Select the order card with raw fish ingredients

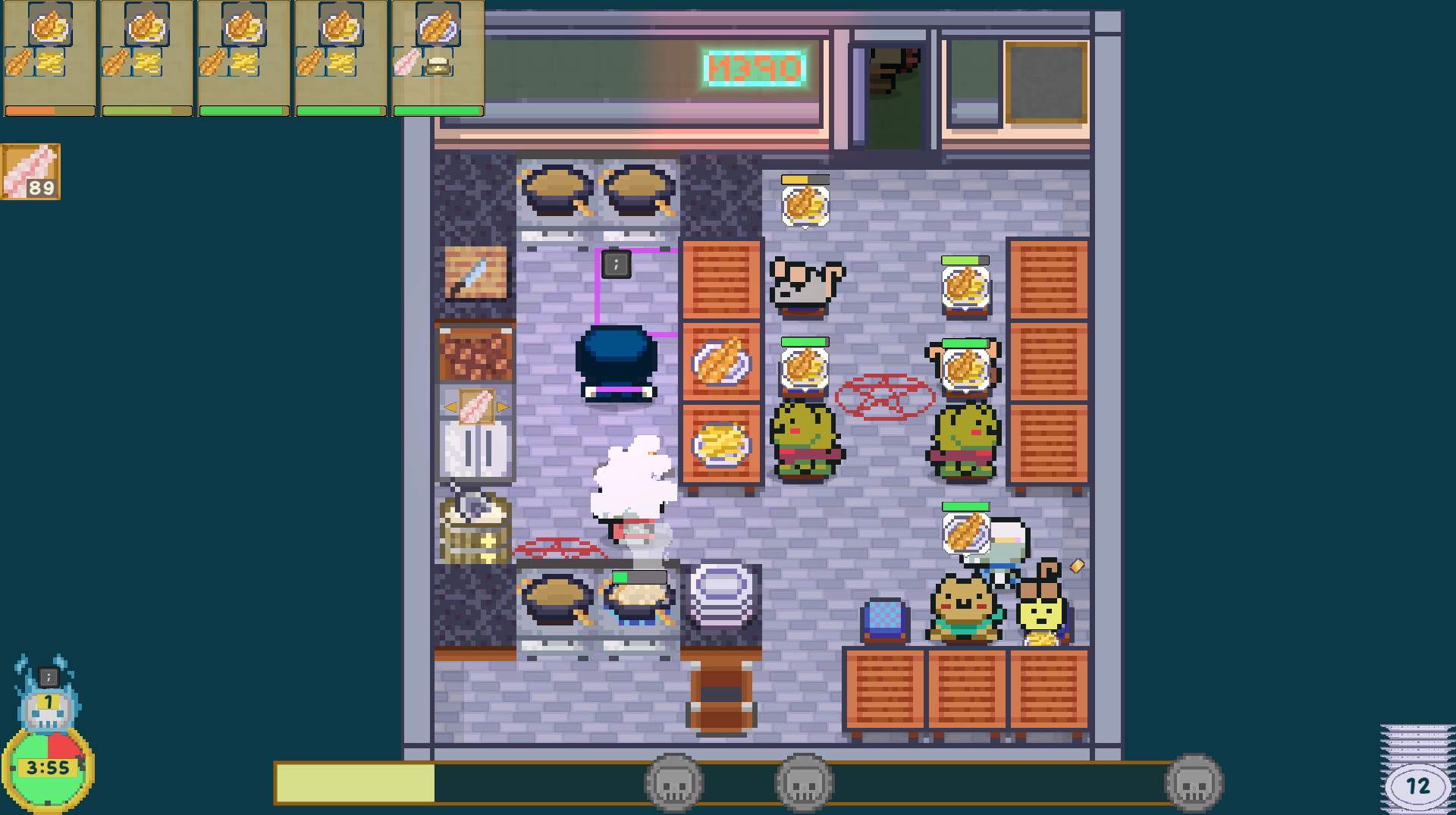(x=438, y=57)
